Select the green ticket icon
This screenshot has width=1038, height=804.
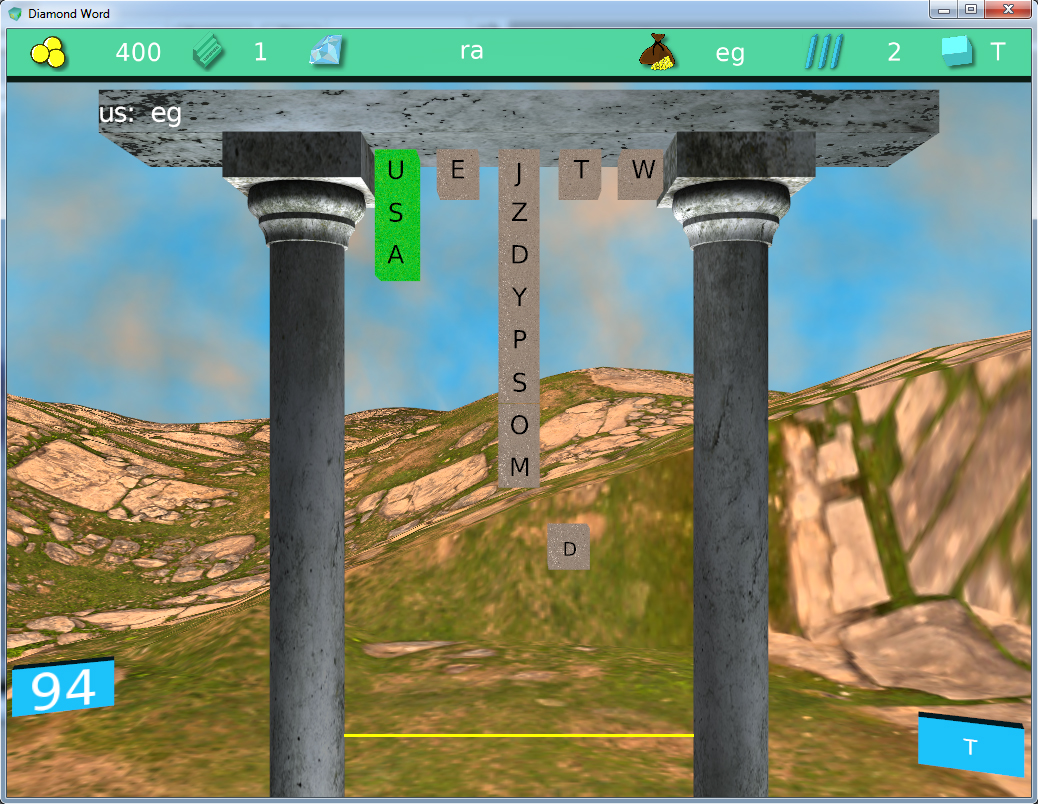pos(210,51)
